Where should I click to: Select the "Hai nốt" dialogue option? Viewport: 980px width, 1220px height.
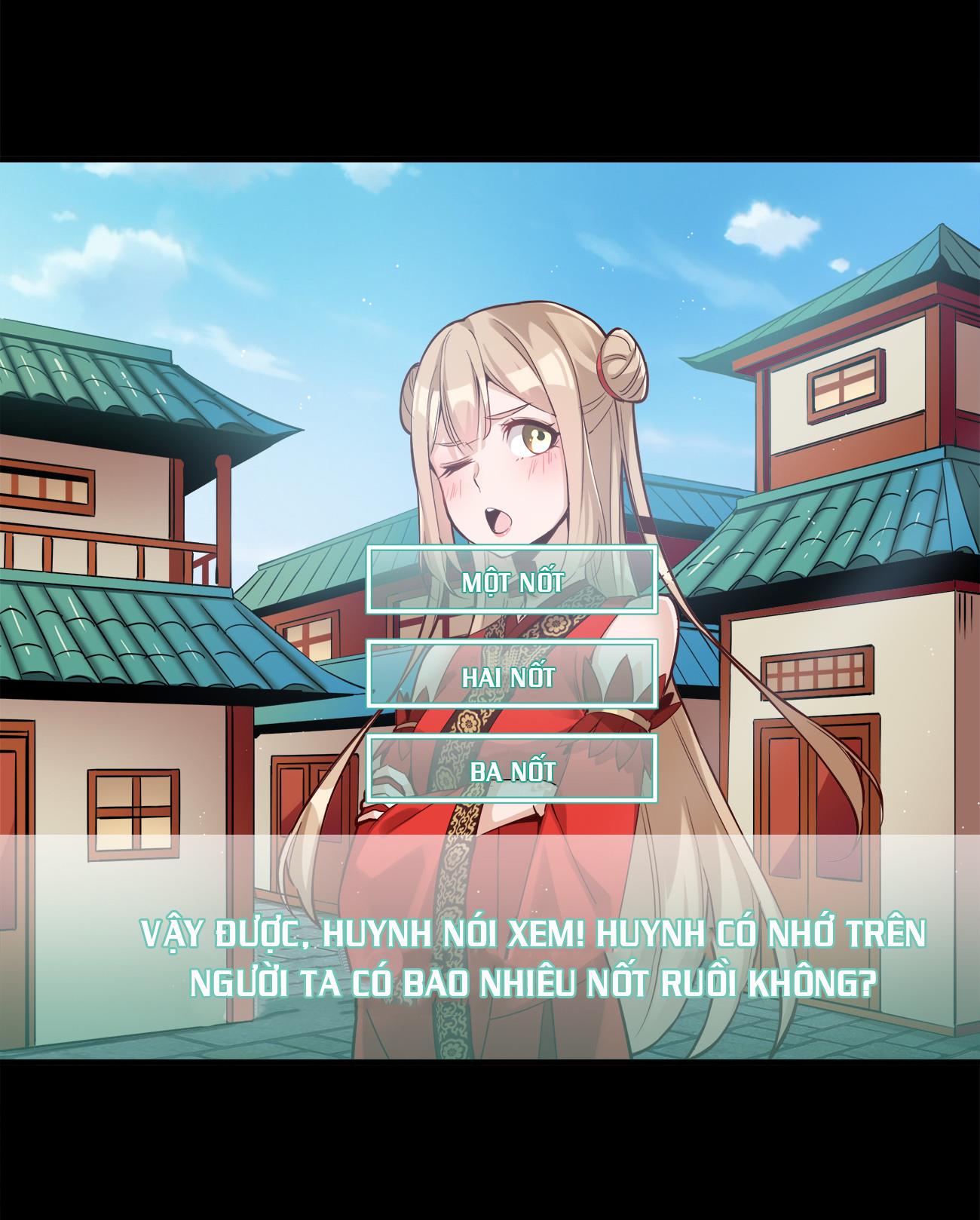pos(512,675)
